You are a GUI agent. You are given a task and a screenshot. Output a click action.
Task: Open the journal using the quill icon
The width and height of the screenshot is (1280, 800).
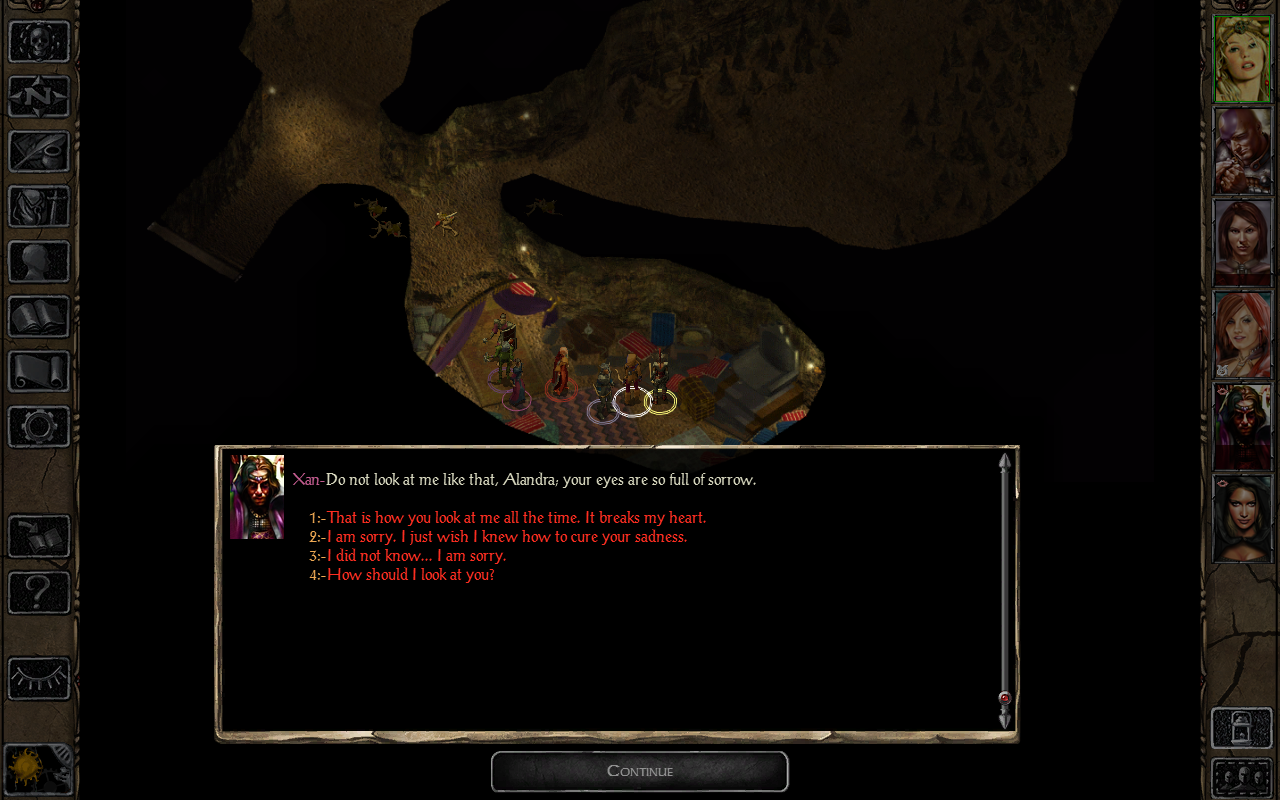point(39,152)
